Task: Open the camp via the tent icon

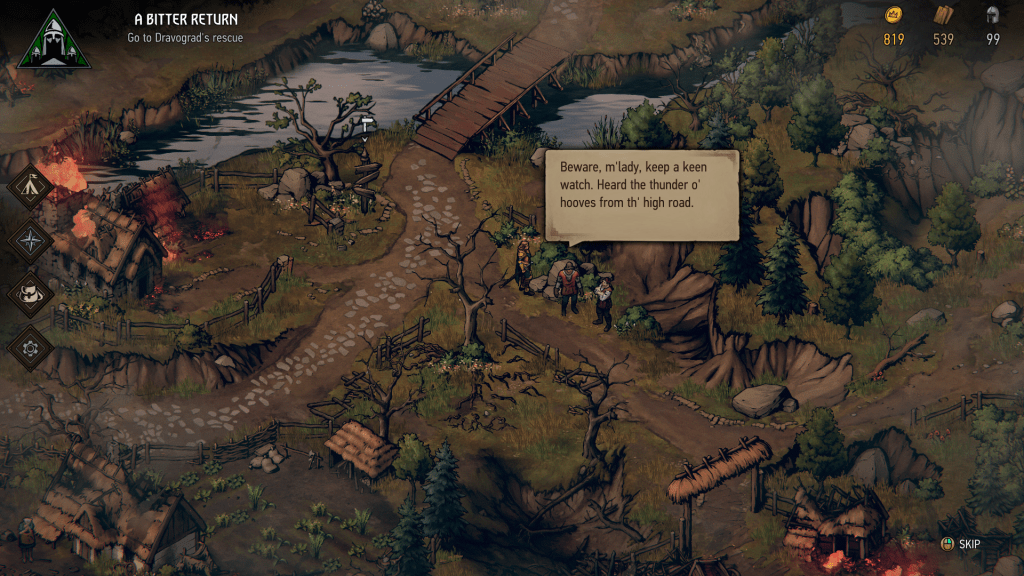Action: (x=31, y=187)
